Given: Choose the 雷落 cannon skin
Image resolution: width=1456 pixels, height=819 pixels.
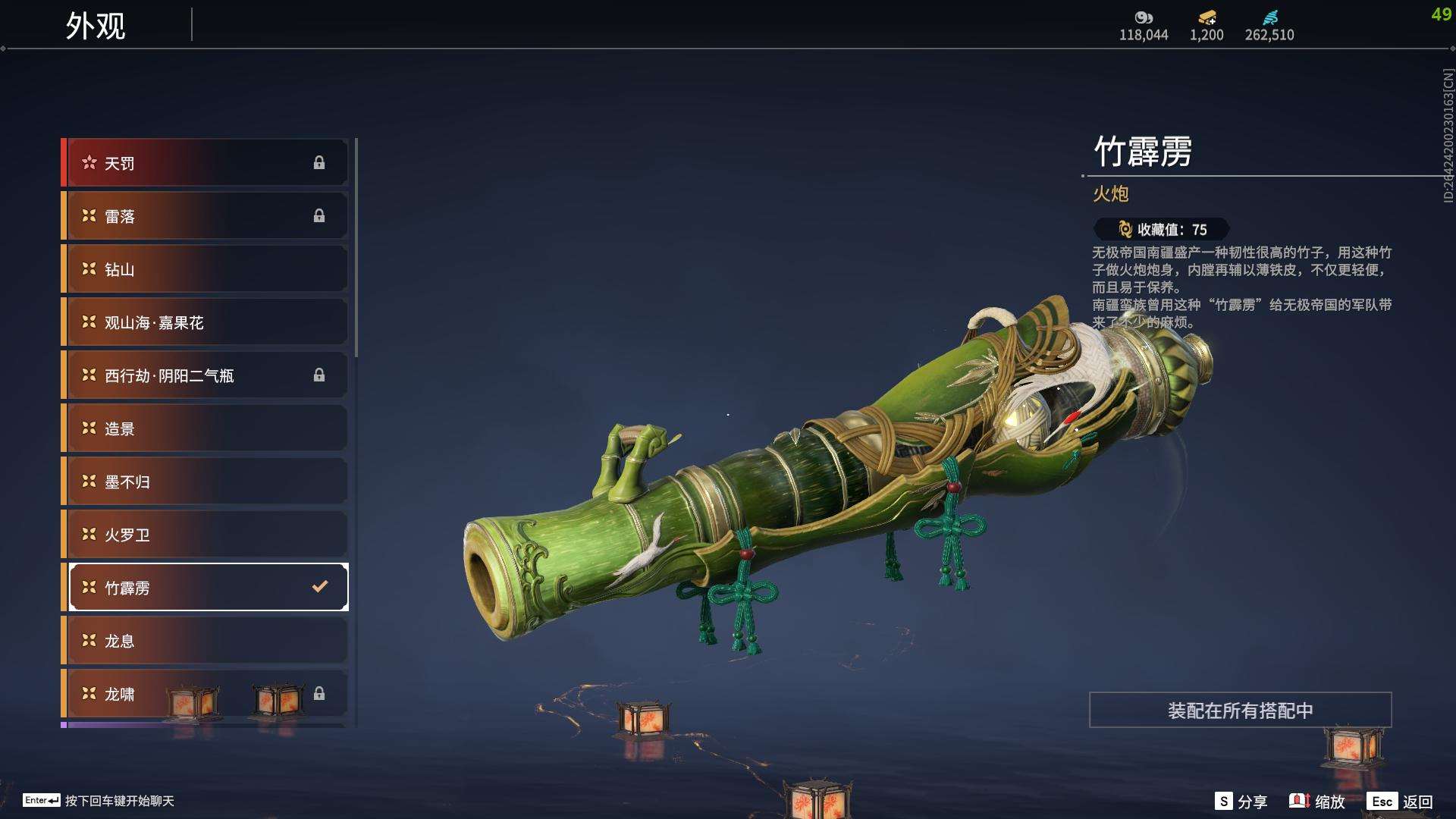Looking at the screenshot, I should pyautogui.click(x=206, y=216).
